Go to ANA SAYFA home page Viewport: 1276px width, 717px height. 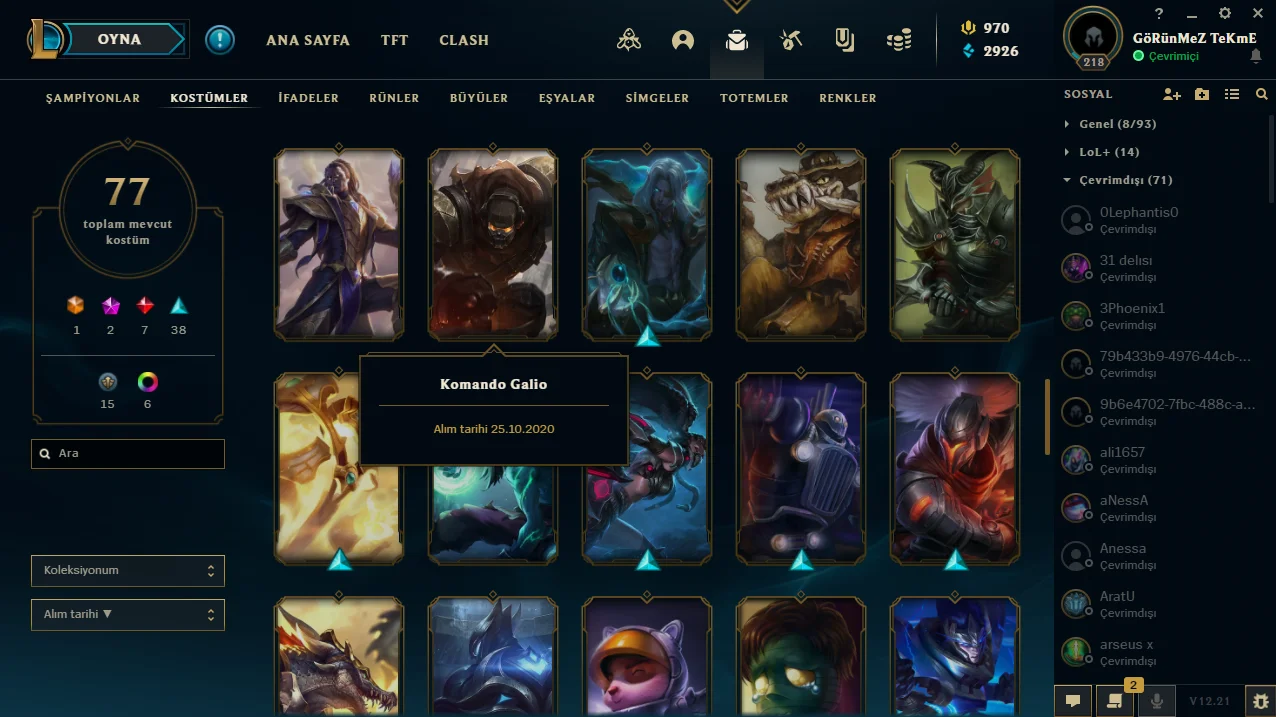pyautogui.click(x=307, y=41)
